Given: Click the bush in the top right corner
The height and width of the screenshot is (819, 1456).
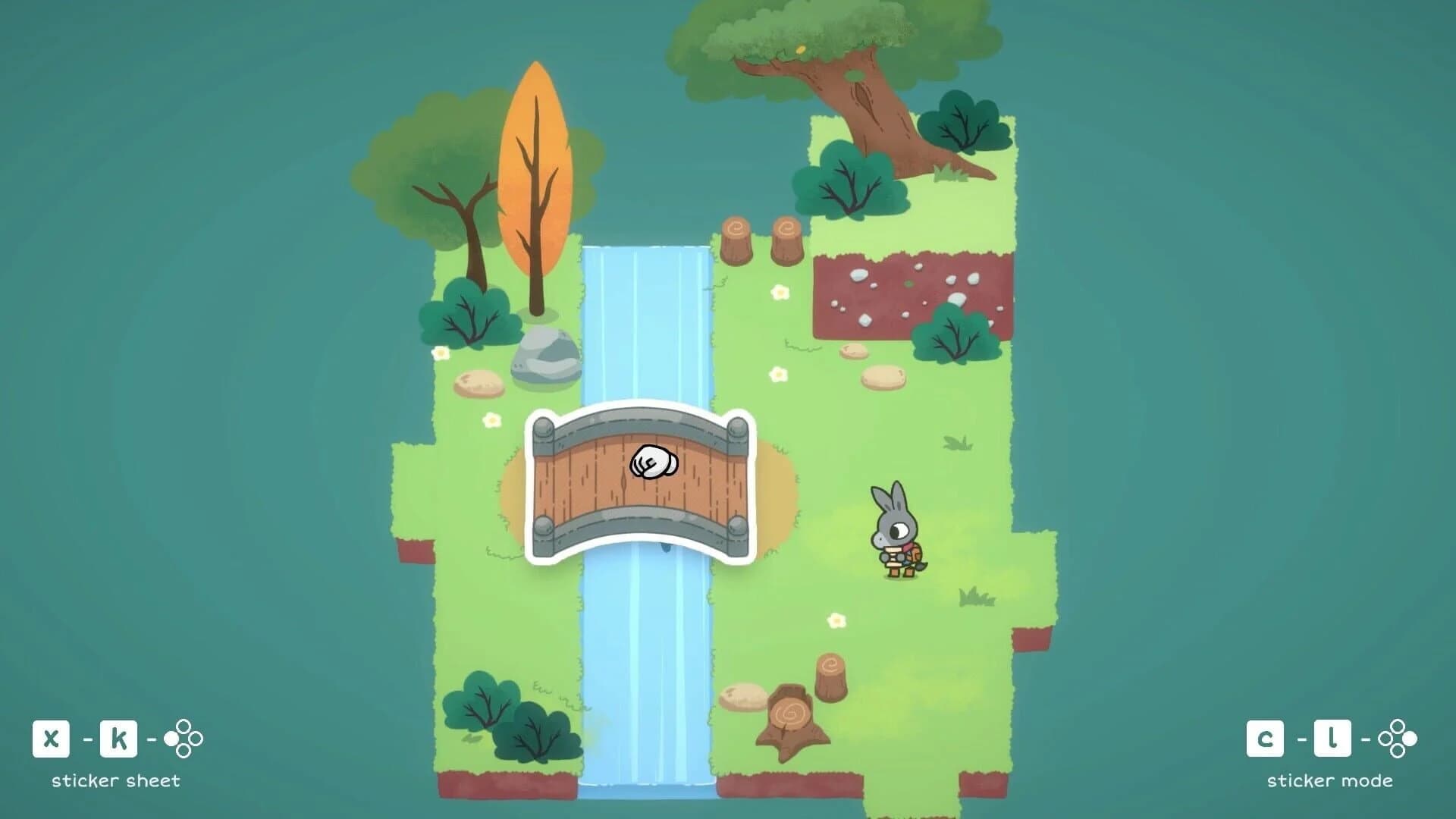Looking at the screenshot, I should click(963, 125).
